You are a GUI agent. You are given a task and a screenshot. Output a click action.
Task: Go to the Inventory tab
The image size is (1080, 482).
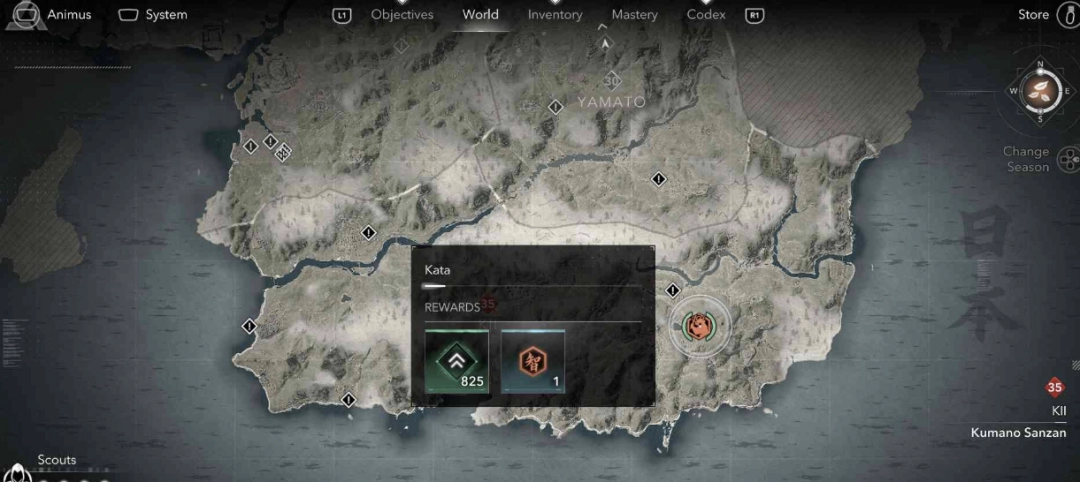pyautogui.click(x=555, y=15)
